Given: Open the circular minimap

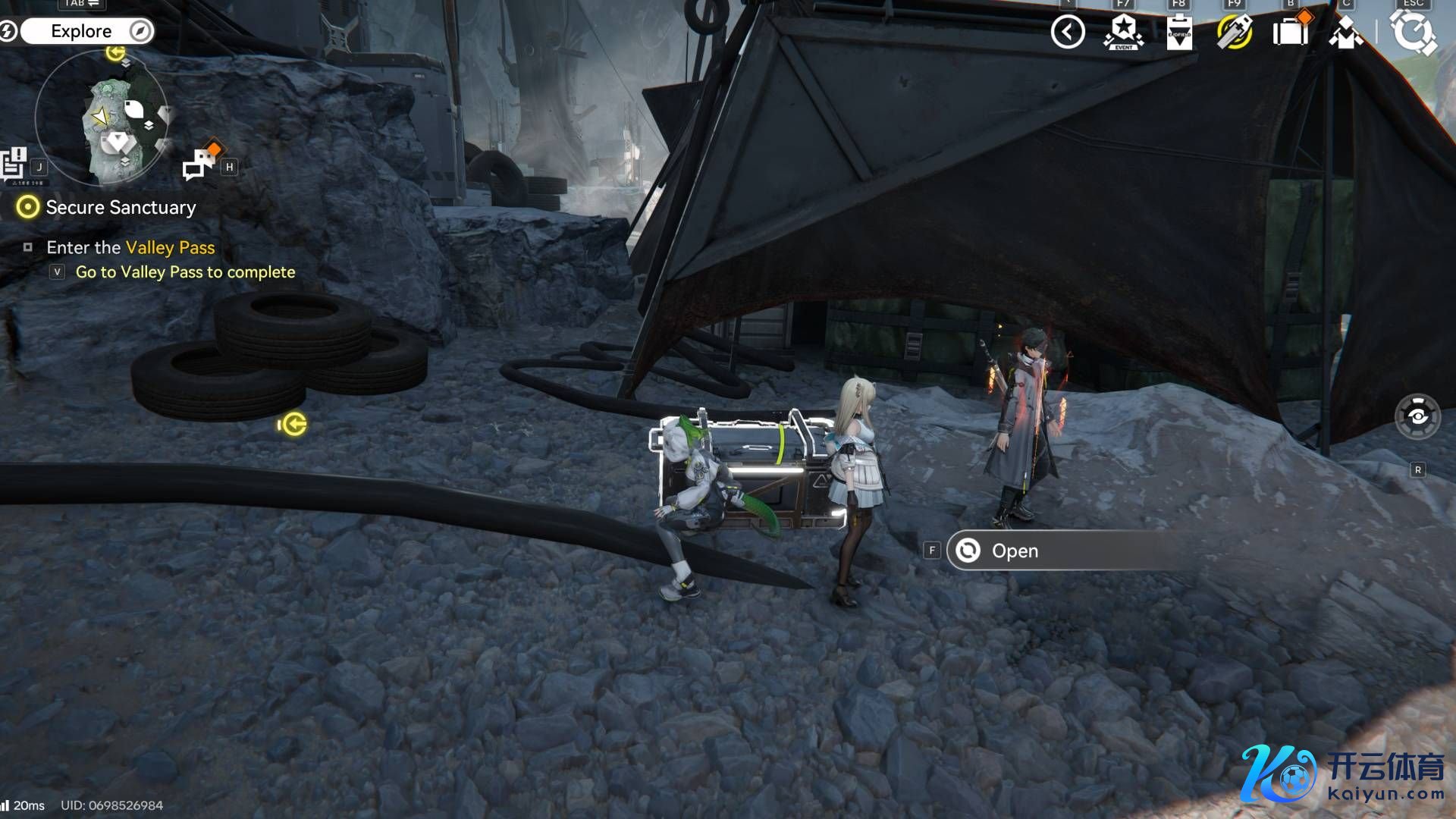Looking at the screenshot, I should coord(102,119).
